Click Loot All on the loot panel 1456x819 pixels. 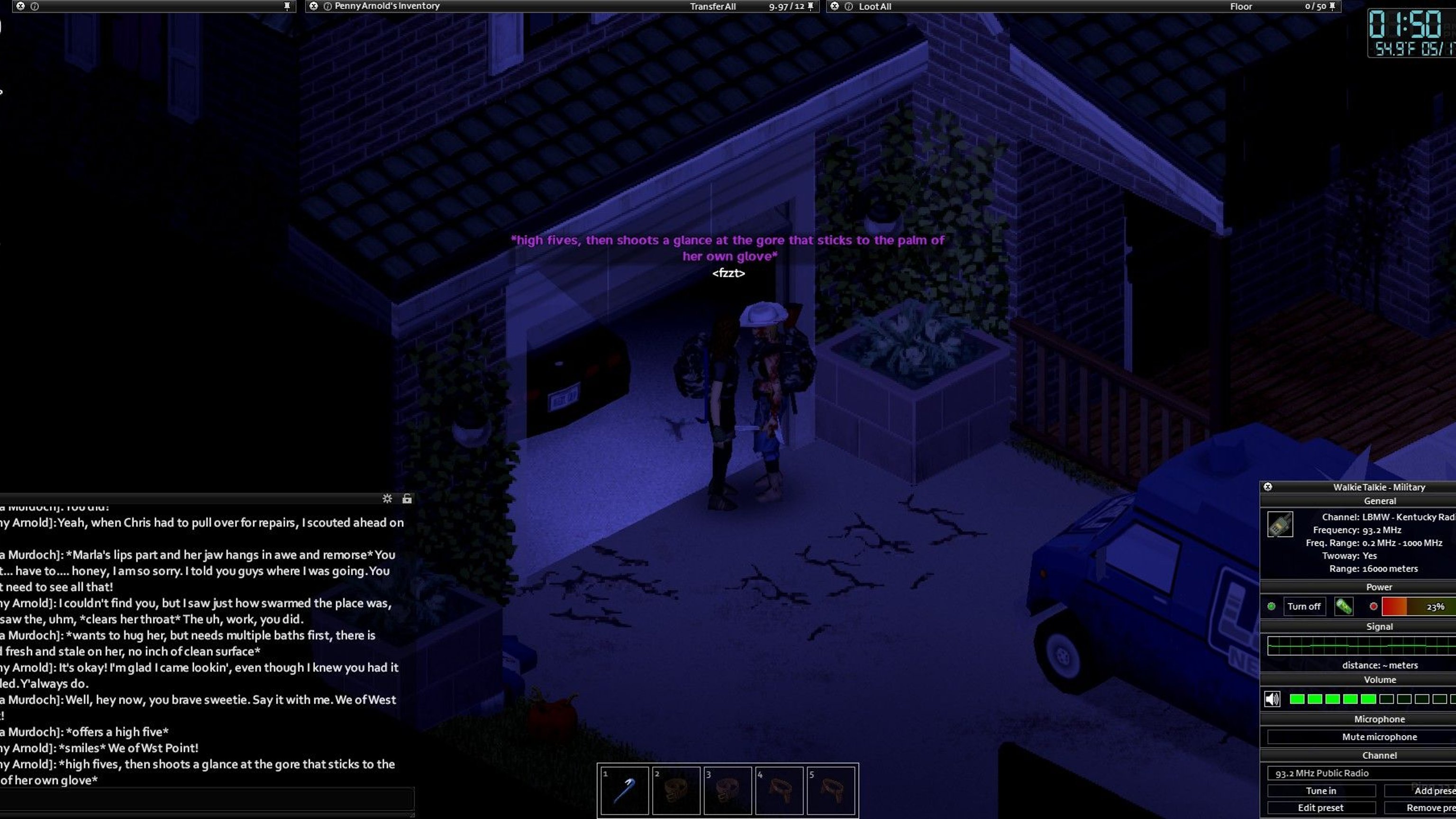tap(874, 7)
